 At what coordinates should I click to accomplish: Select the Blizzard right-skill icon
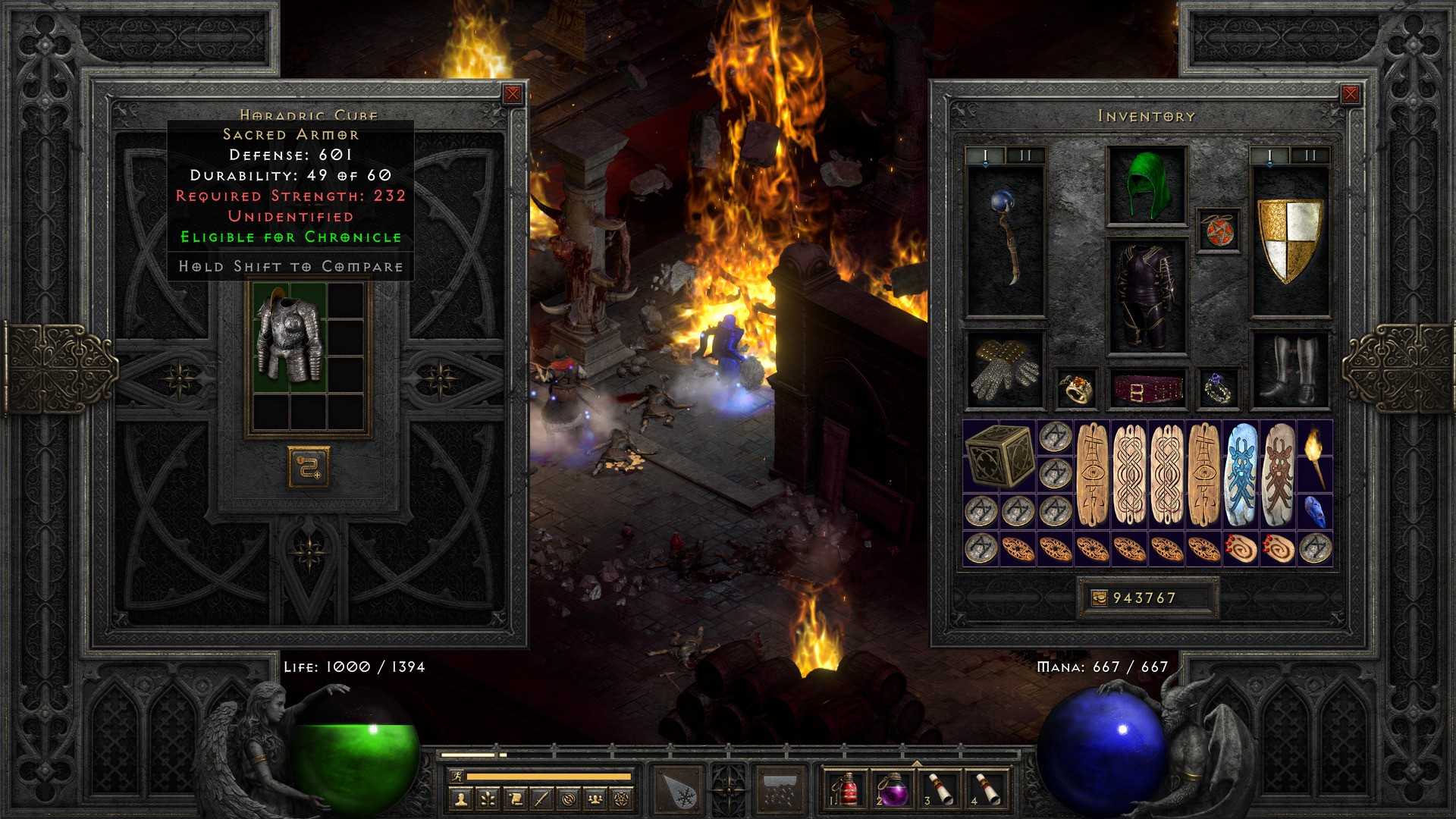[x=779, y=790]
